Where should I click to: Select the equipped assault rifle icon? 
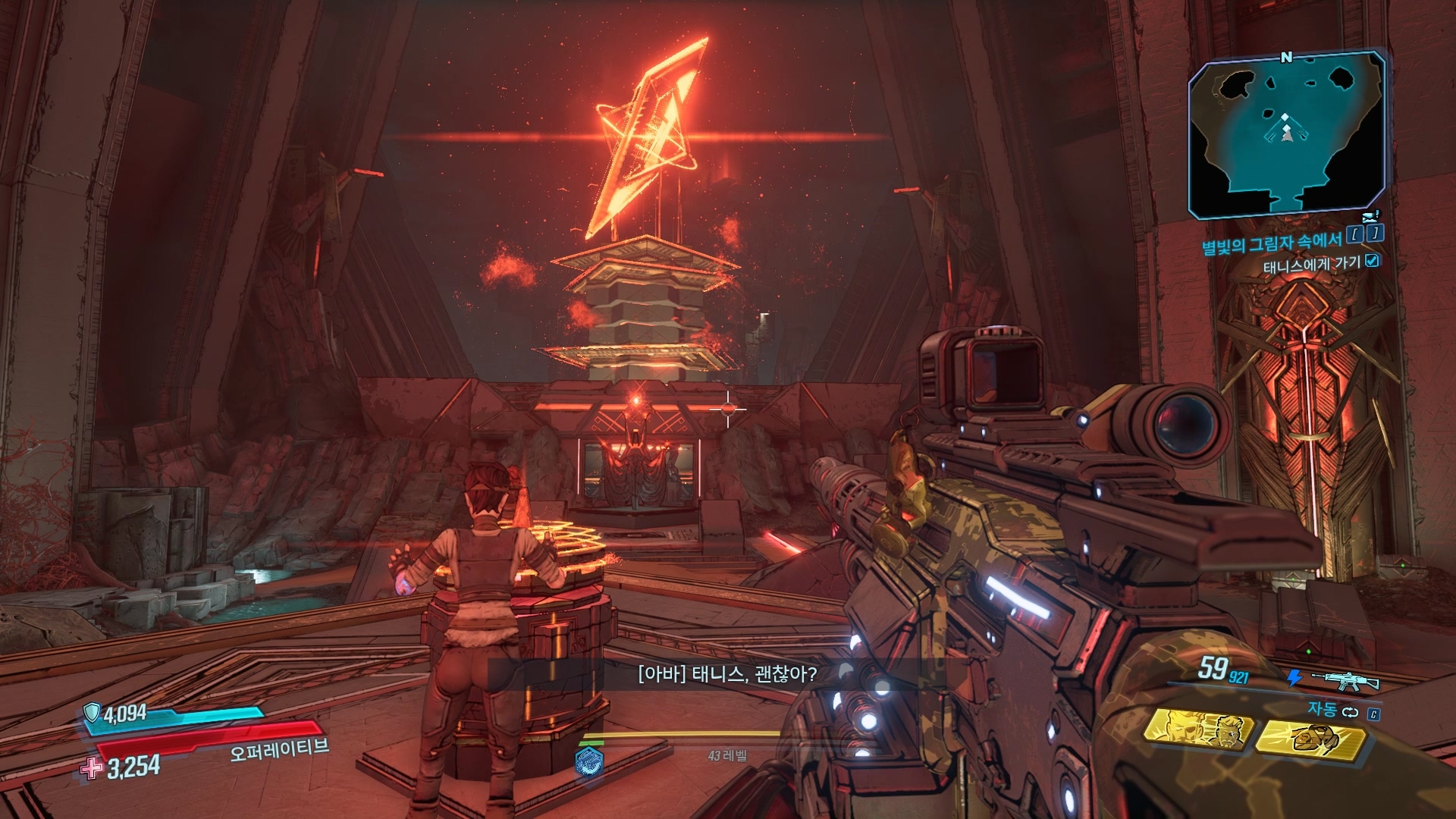pyautogui.click(x=1345, y=680)
